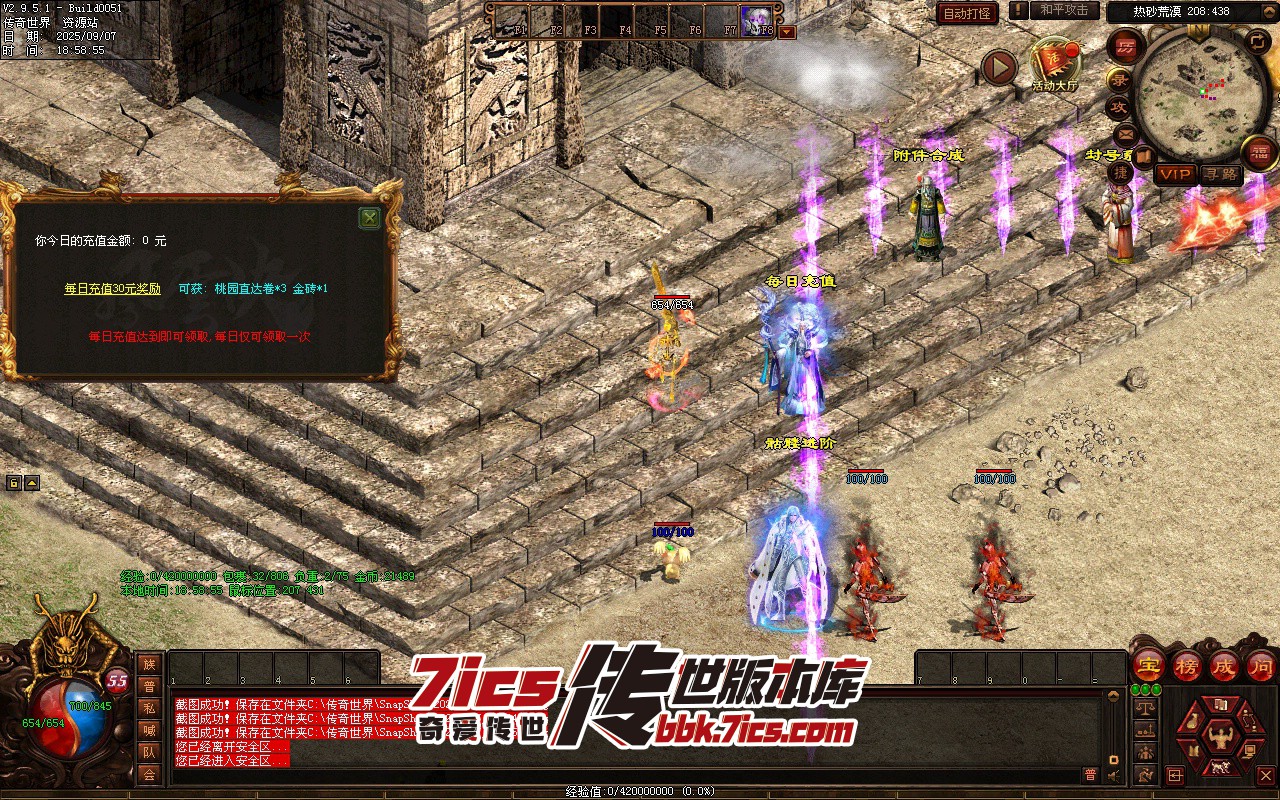1280x800 pixels.
Task: Open the 宝 treasure shop button
Action: click(1149, 666)
